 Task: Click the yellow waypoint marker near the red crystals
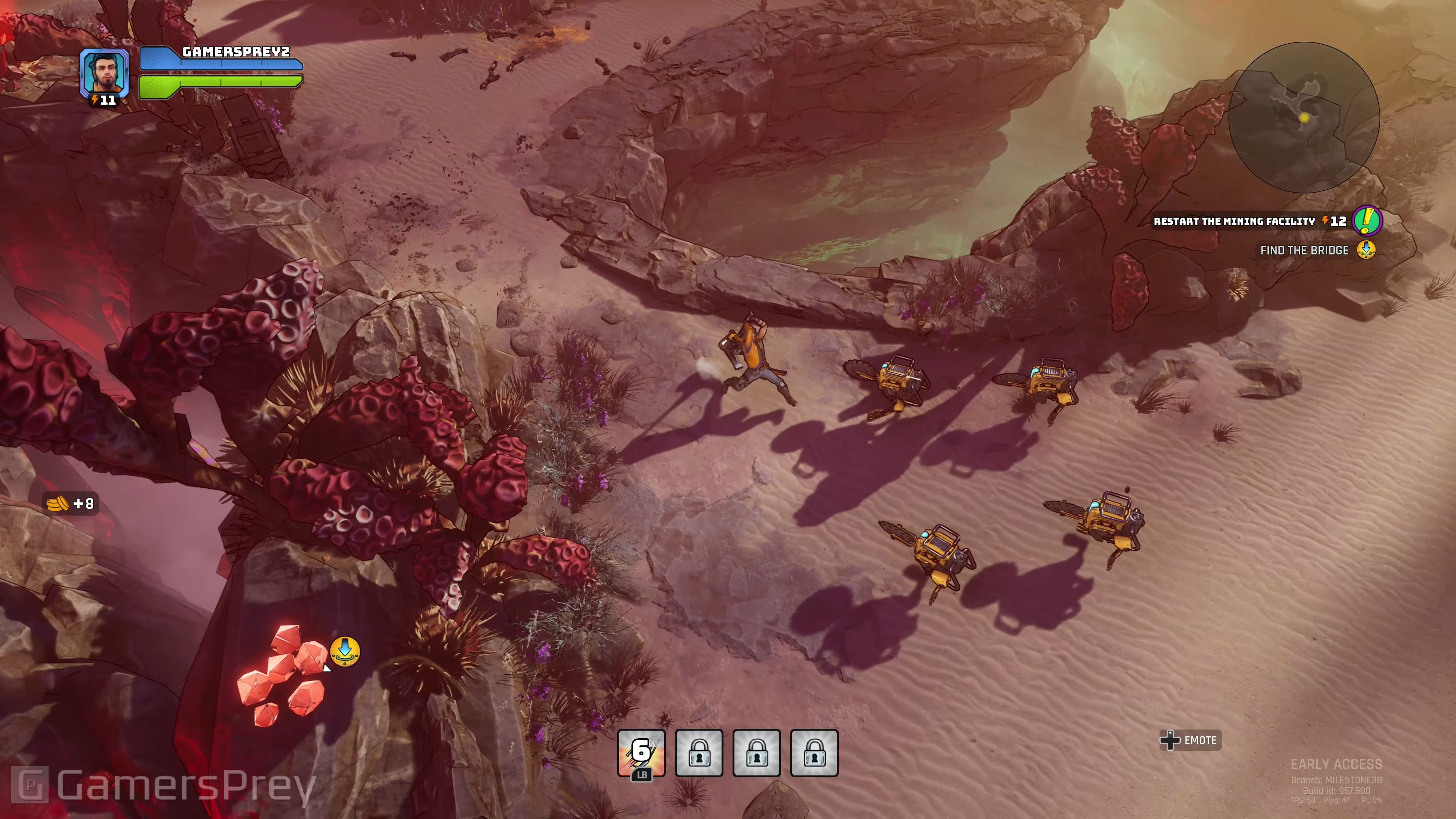point(345,651)
